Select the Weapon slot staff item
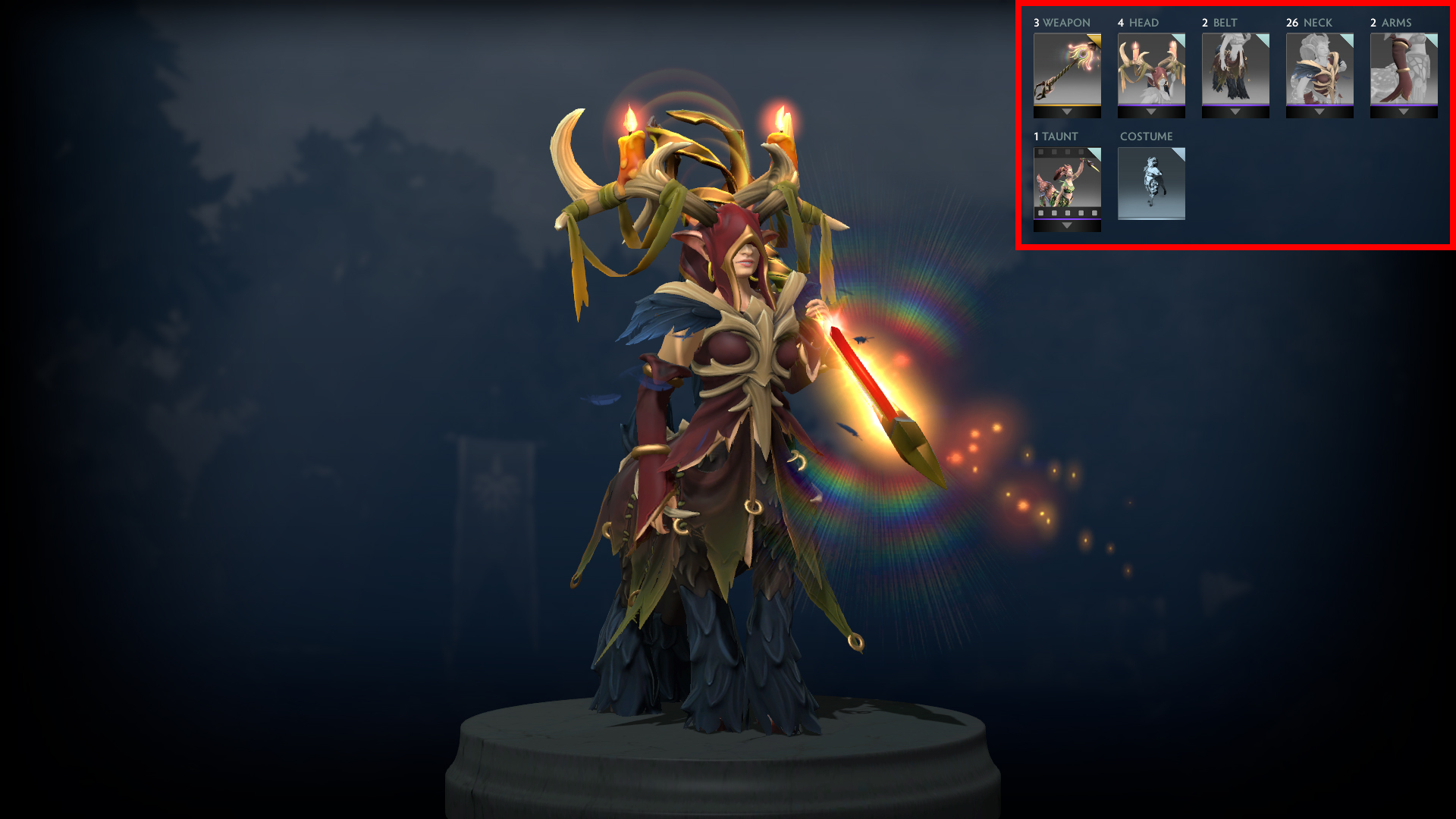 [1067, 69]
